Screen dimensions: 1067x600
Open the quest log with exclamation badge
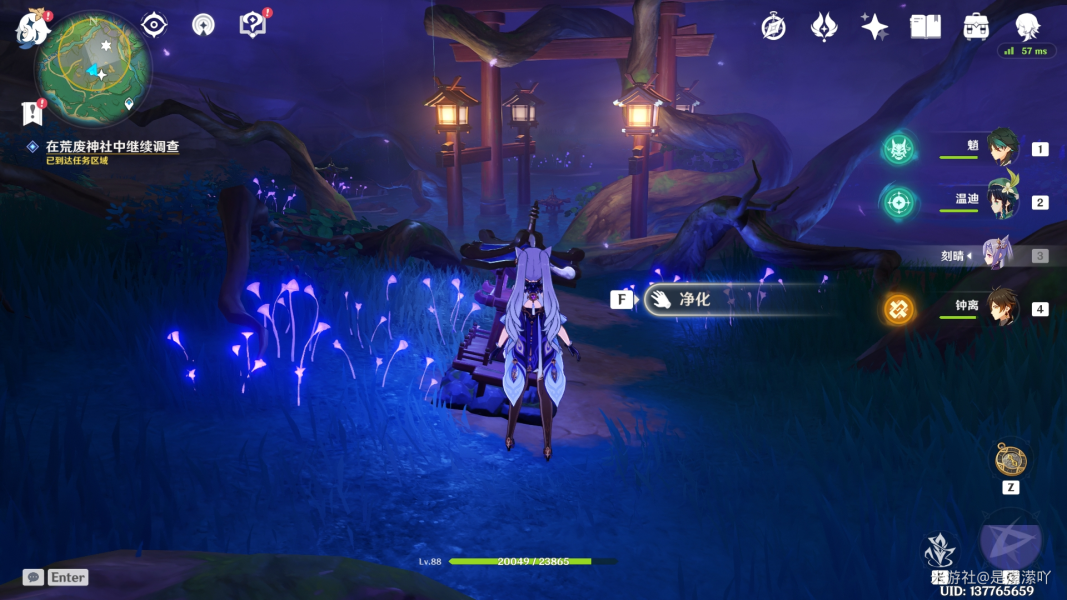[x=32, y=113]
